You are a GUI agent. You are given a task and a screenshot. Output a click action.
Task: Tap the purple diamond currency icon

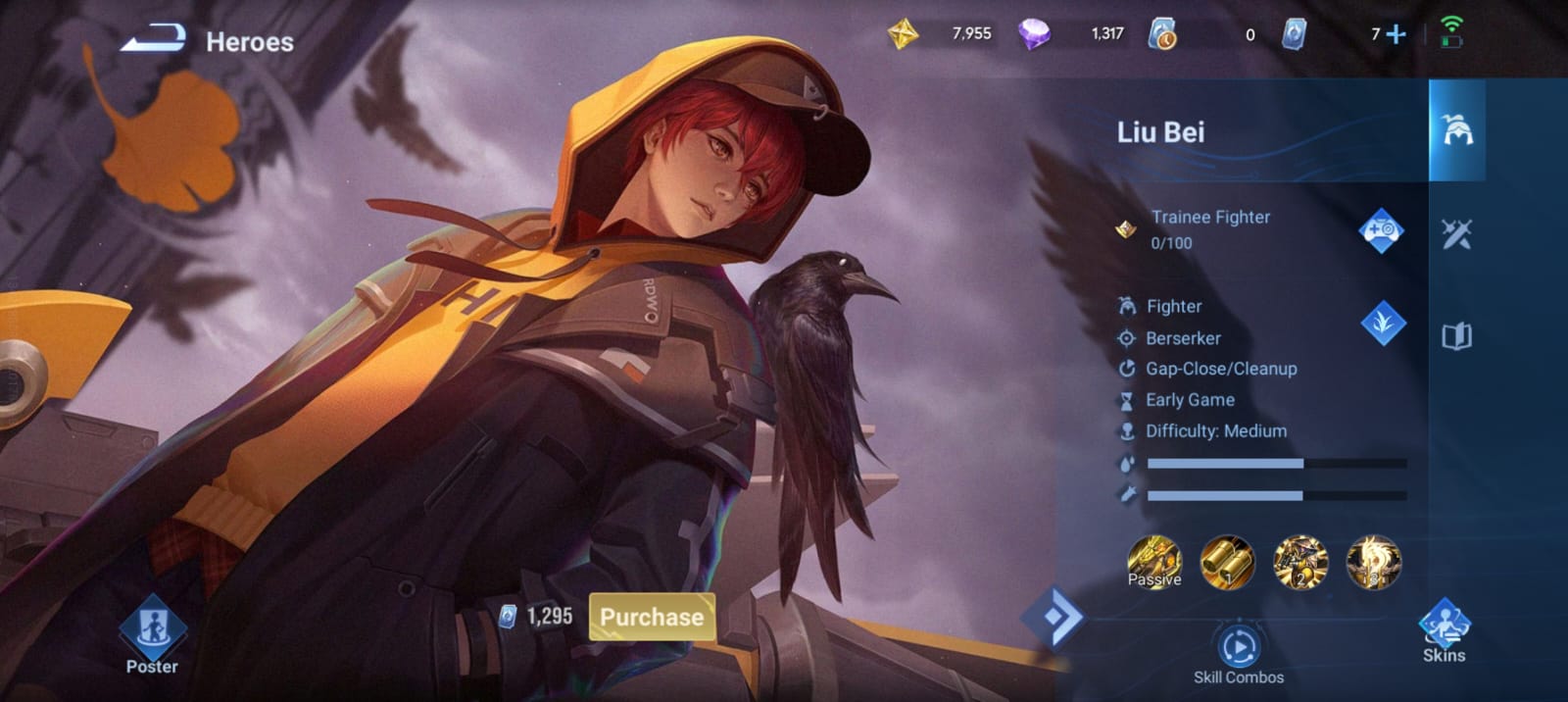point(1034,34)
